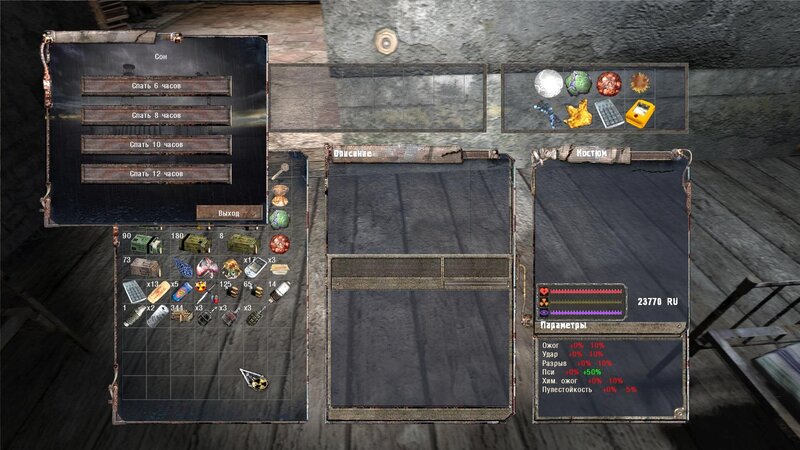The height and width of the screenshot is (450, 800).
Task: Select the white sphere artifact on the belt
Action: (546, 84)
